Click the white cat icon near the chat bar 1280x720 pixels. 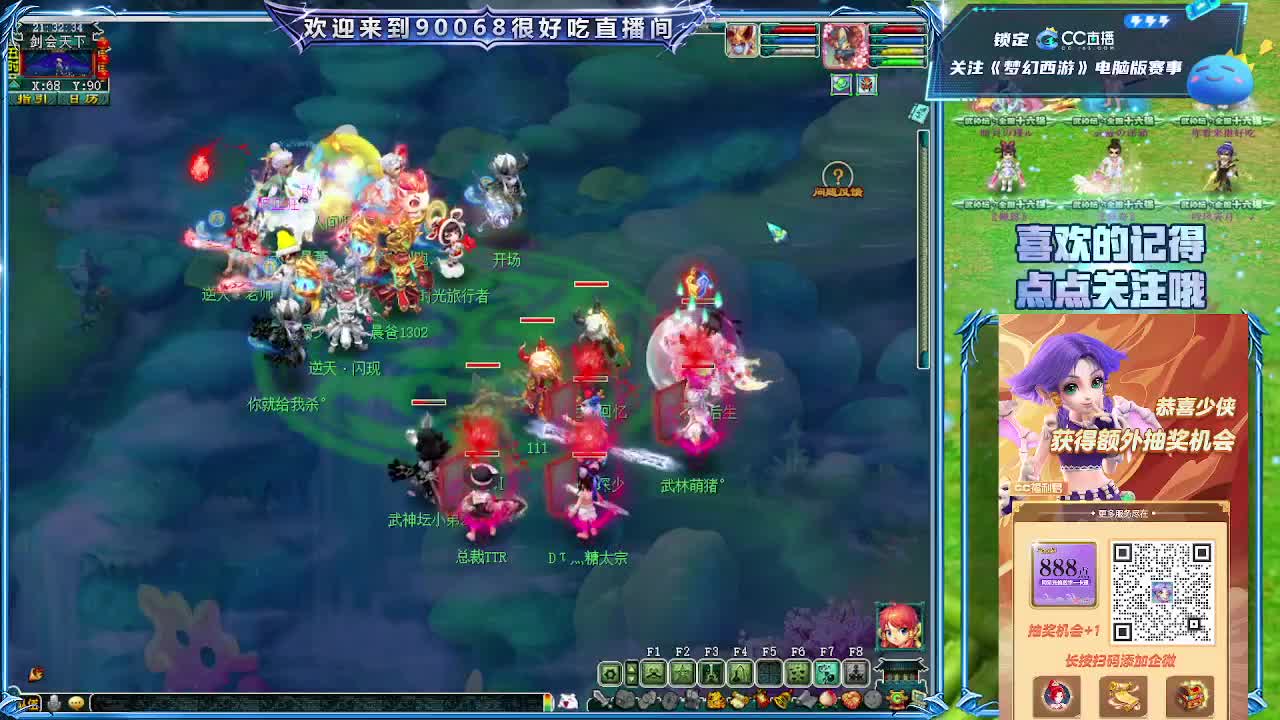pos(566,702)
